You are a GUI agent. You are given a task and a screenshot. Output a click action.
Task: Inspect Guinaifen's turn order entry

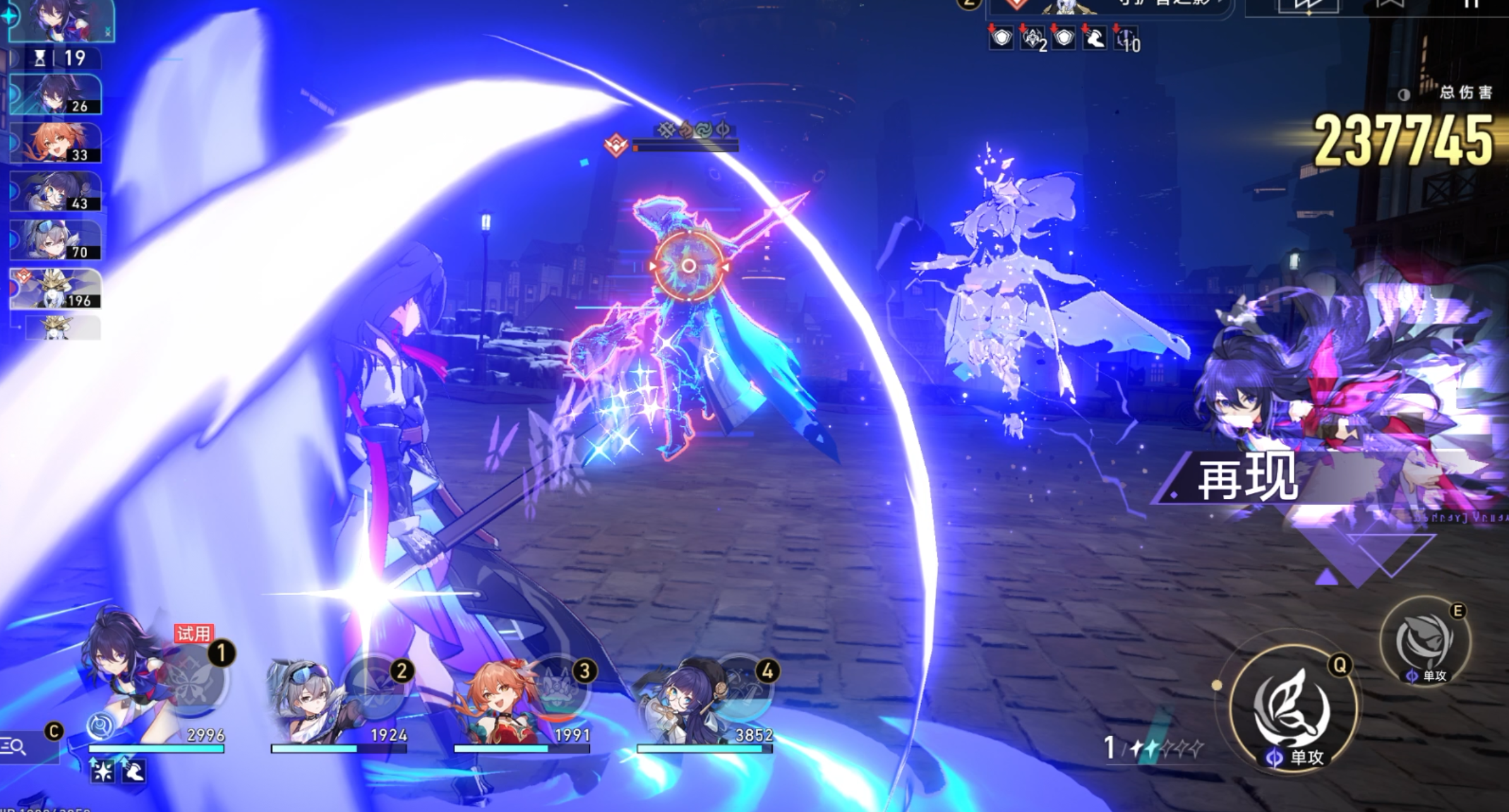(x=56, y=143)
